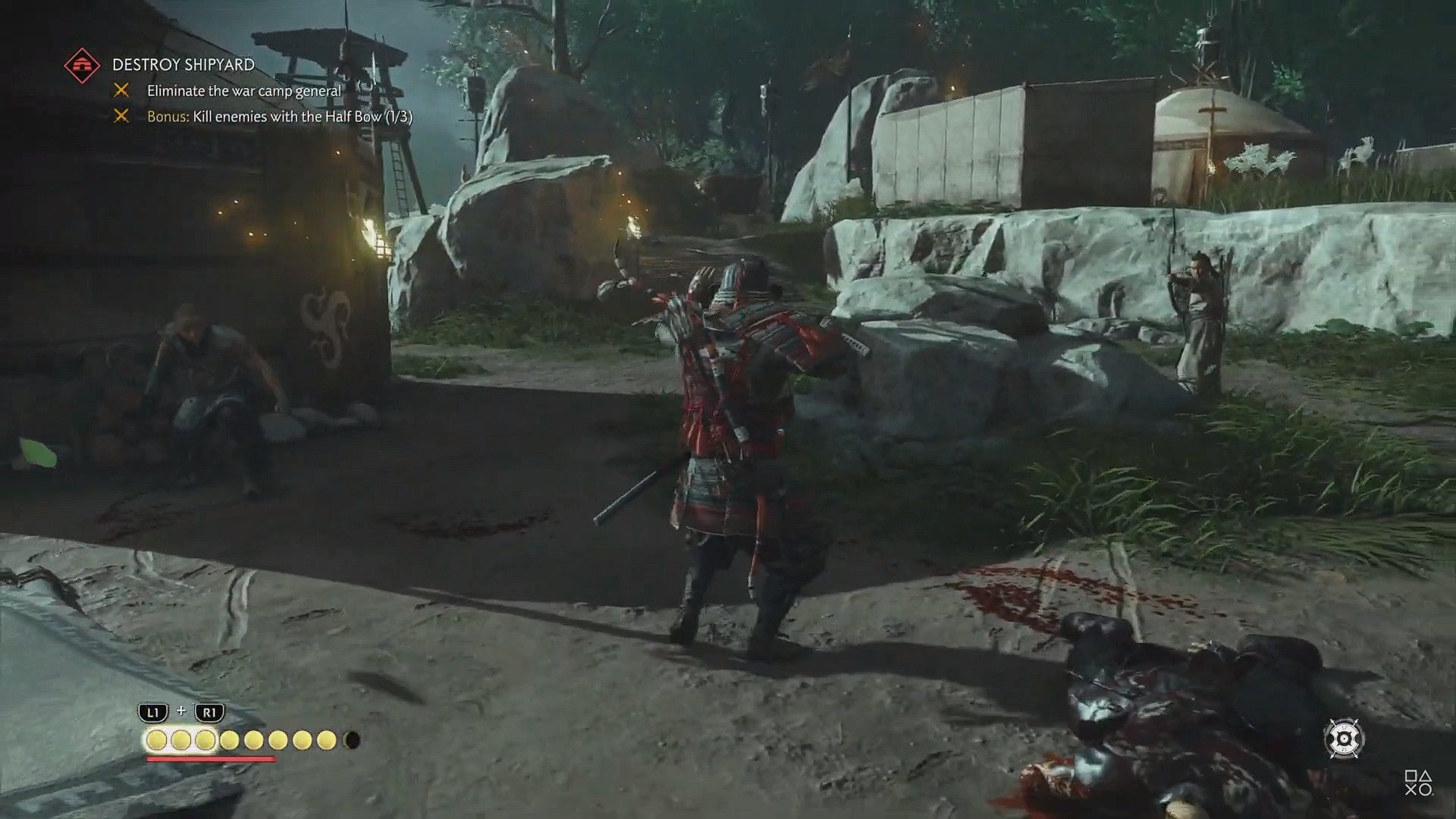This screenshot has width=1456, height=819.
Task: Select the red war camp mission icon
Action: [83, 64]
